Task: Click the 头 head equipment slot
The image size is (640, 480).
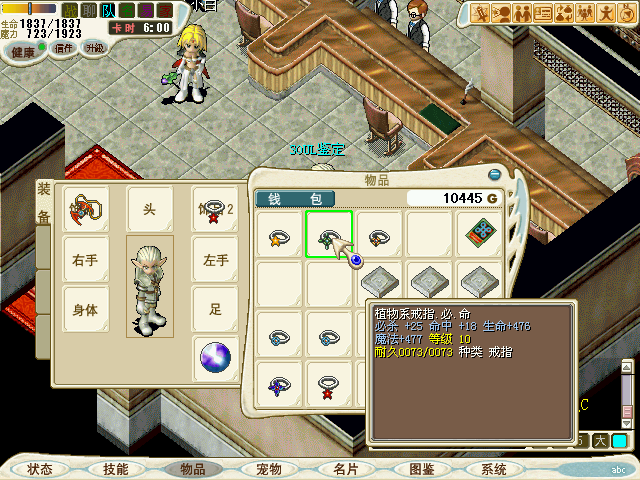Action: 149,208
